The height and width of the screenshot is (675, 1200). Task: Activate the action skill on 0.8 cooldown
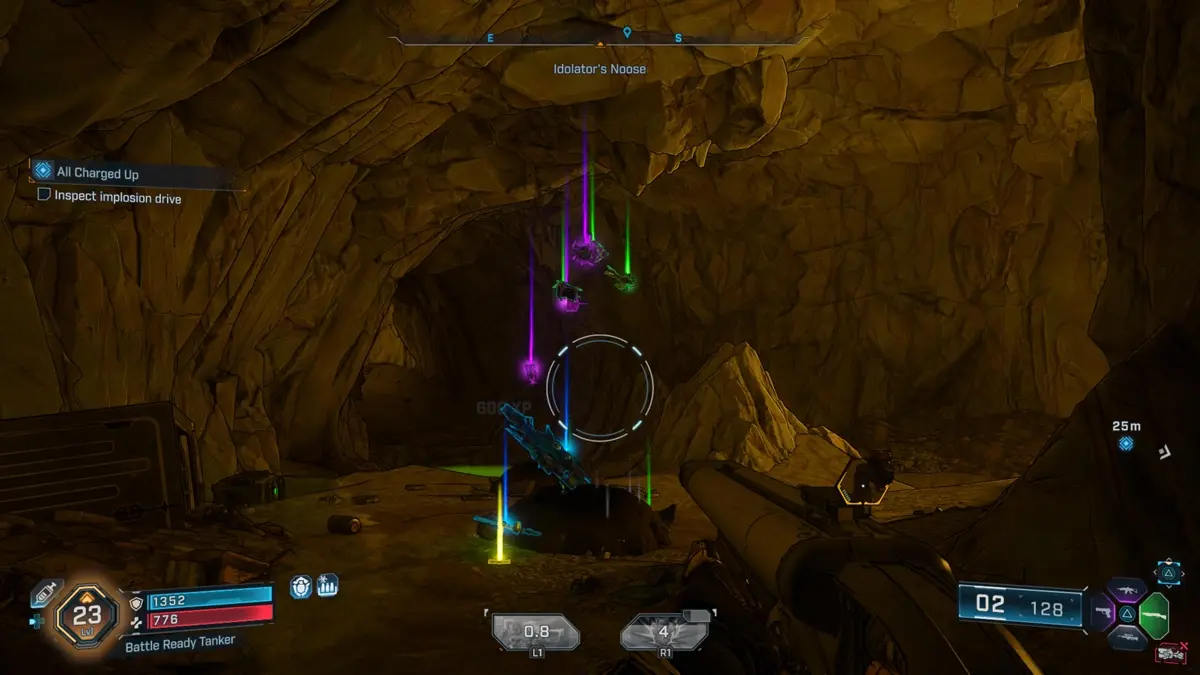[x=537, y=632]
